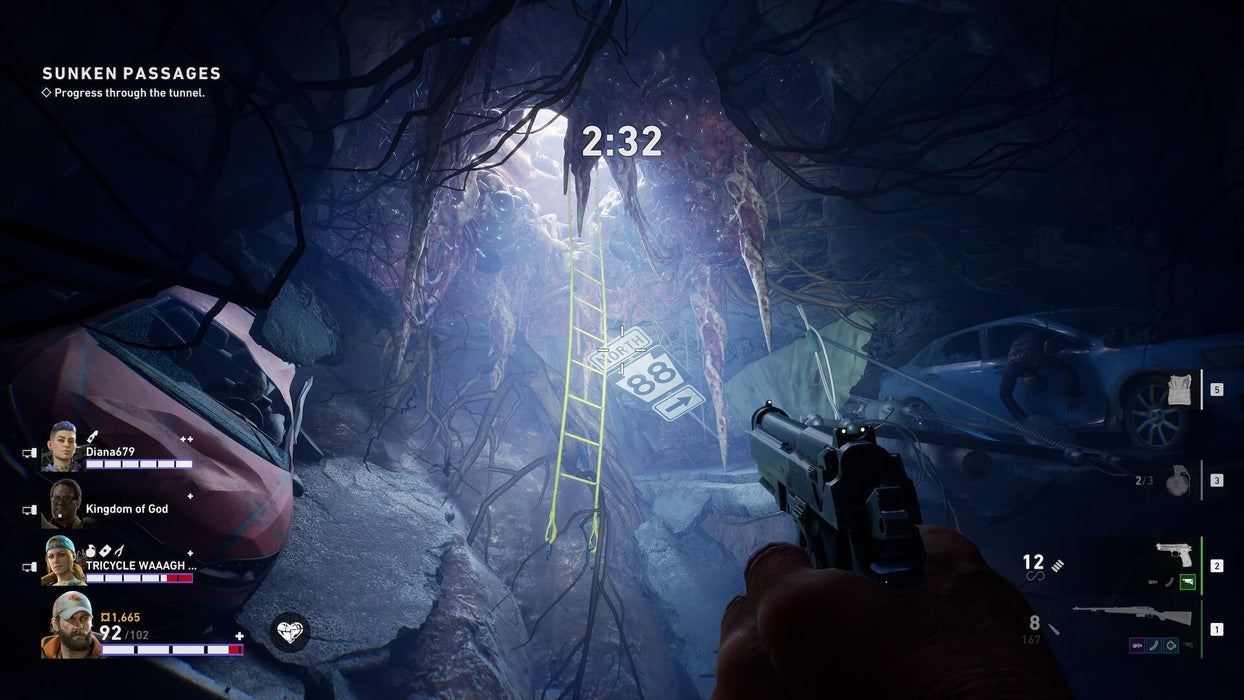Click Diana679's teammate portrait
This screenshot has height=700, width=1244.
tap(62, 447)
